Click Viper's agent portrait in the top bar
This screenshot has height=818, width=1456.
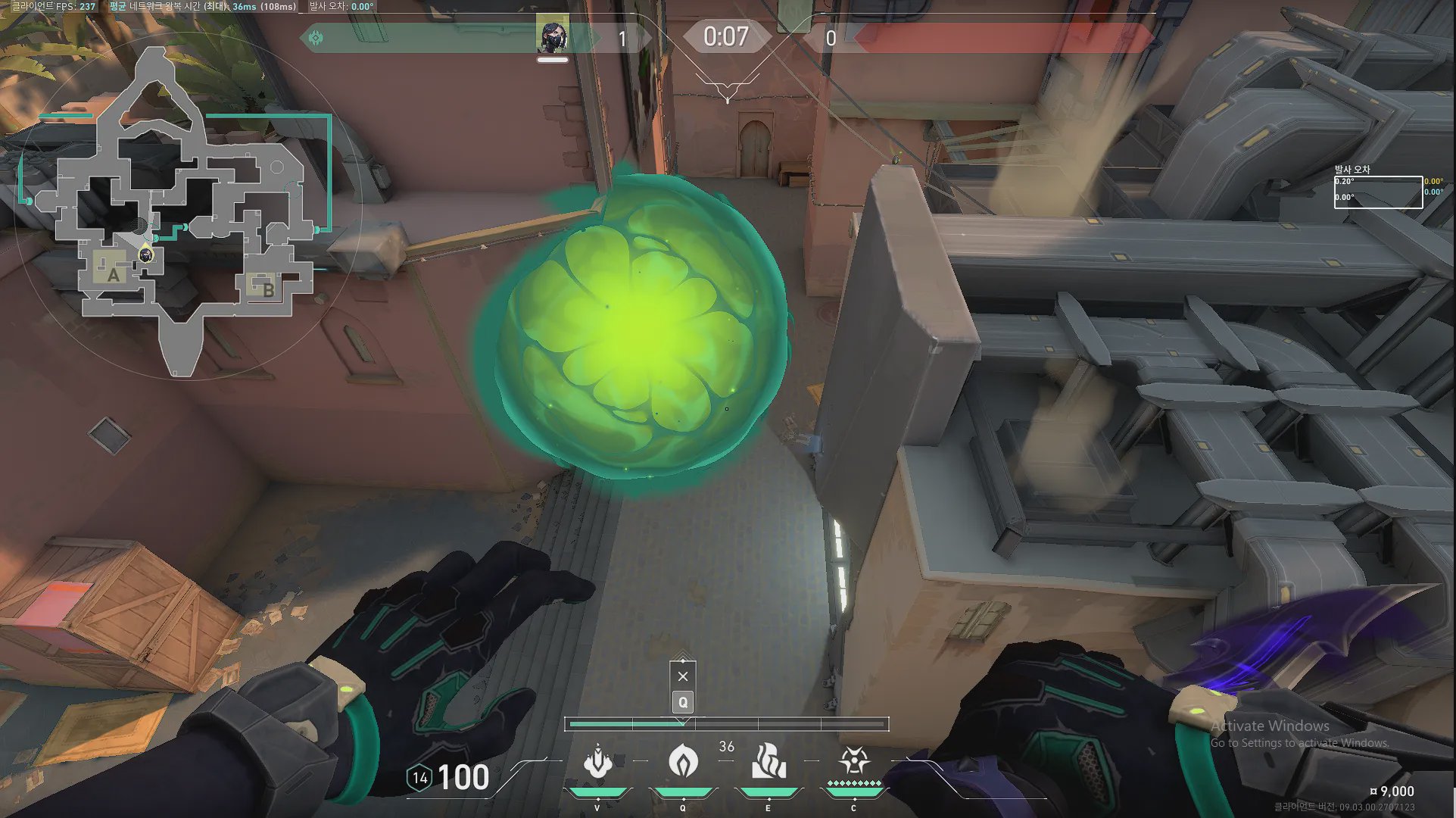tap(552, 36)
